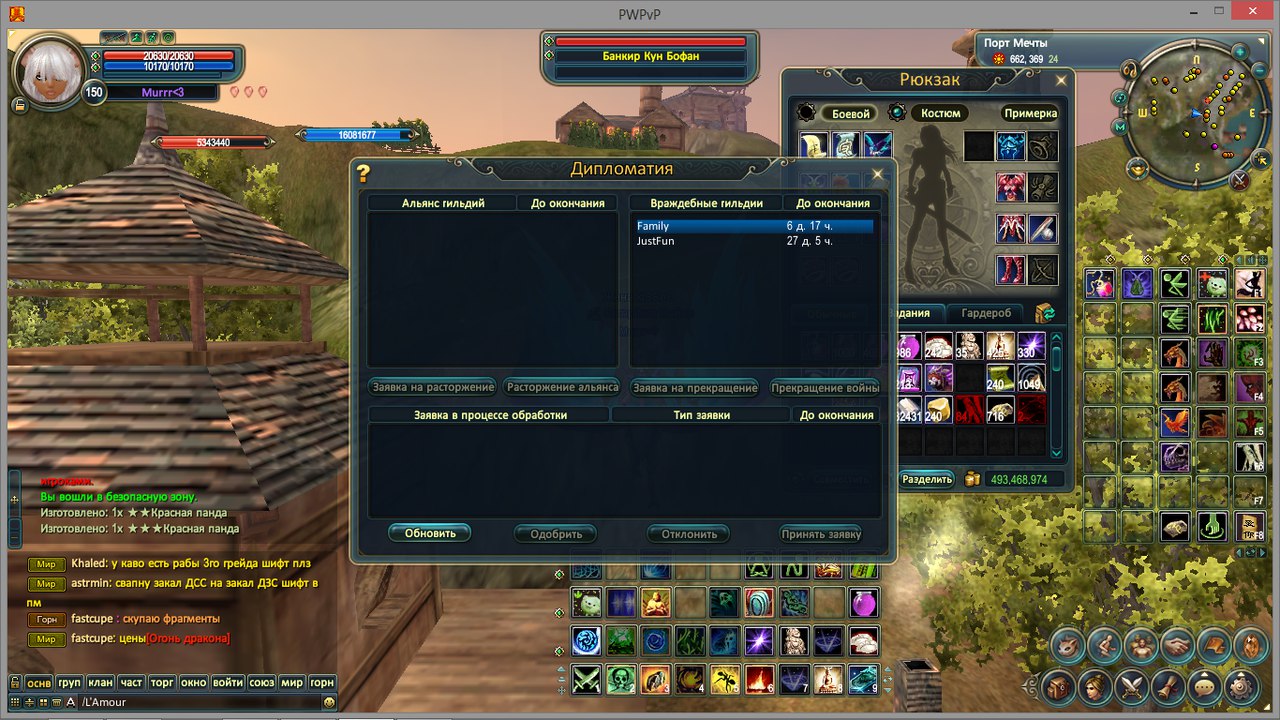The height and width of the screenshot is (720, 1280).
Task: Click the circular minimap
Action: point(1195,113)
